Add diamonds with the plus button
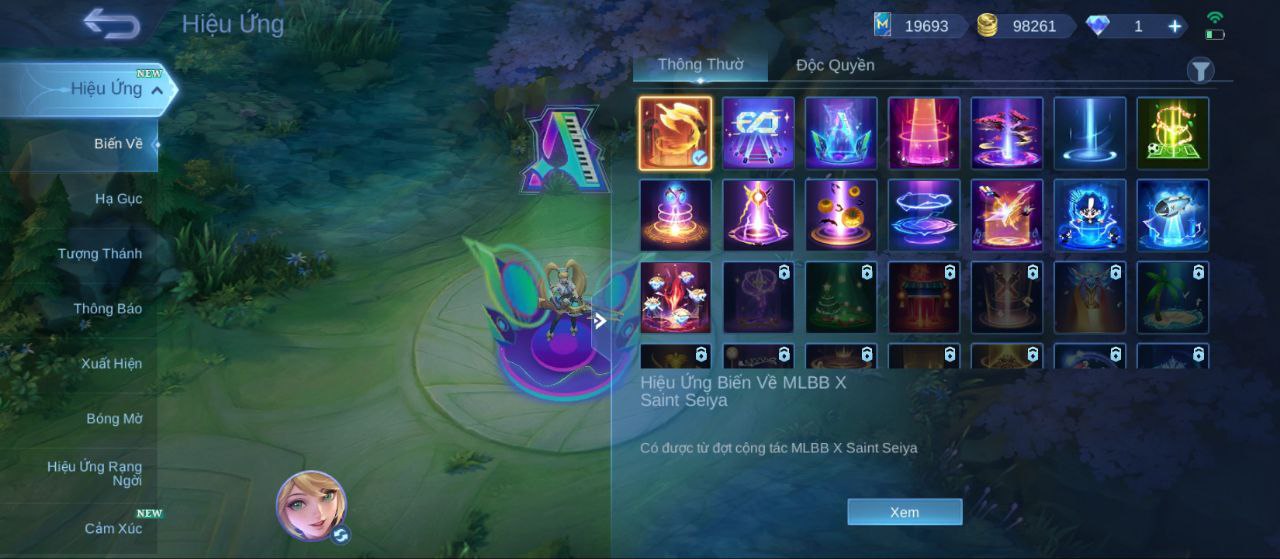1280x559 pixels. [1175, 26]
